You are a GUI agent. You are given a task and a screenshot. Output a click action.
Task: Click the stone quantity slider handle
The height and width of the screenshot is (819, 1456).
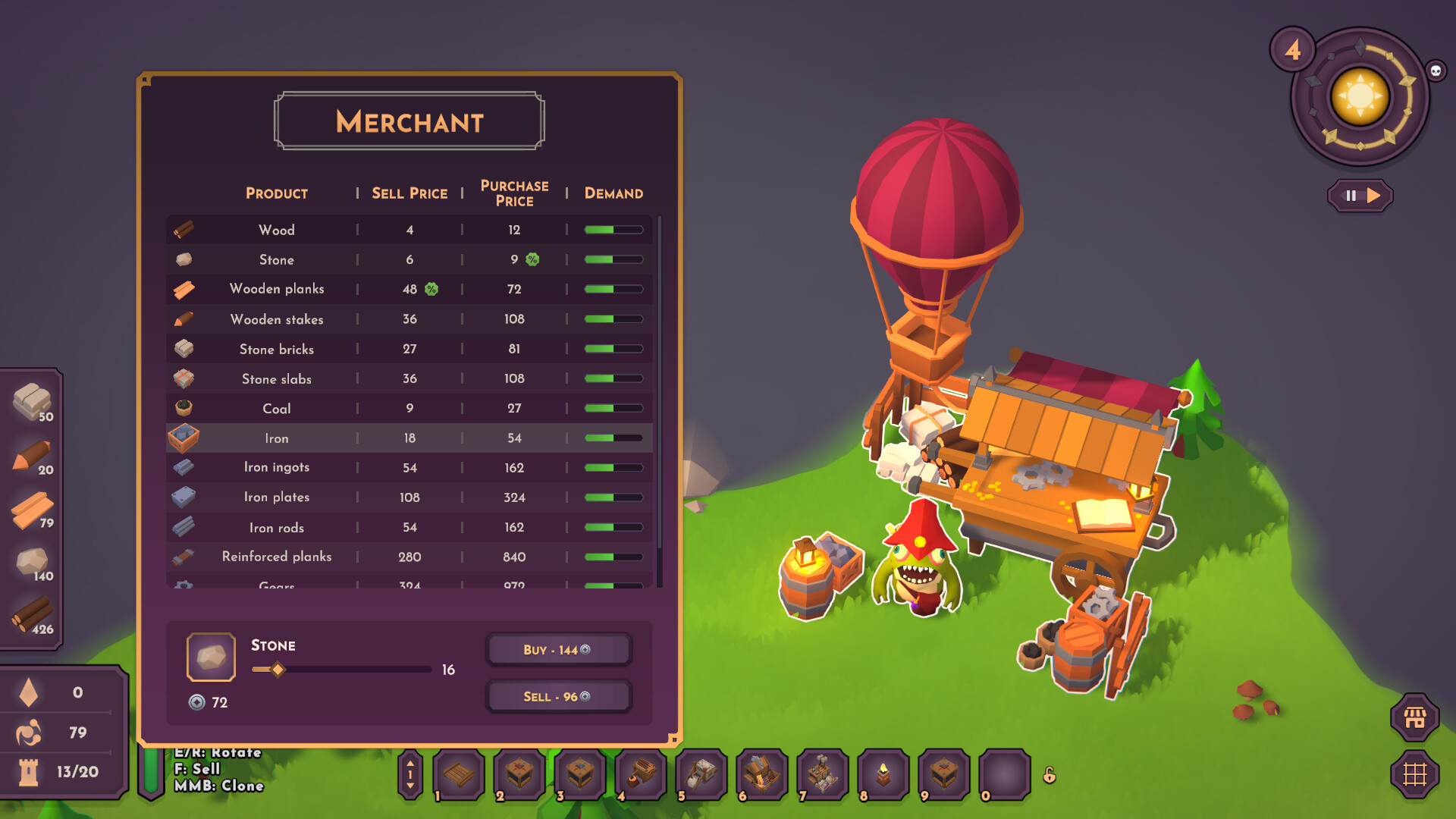(278, 669)
